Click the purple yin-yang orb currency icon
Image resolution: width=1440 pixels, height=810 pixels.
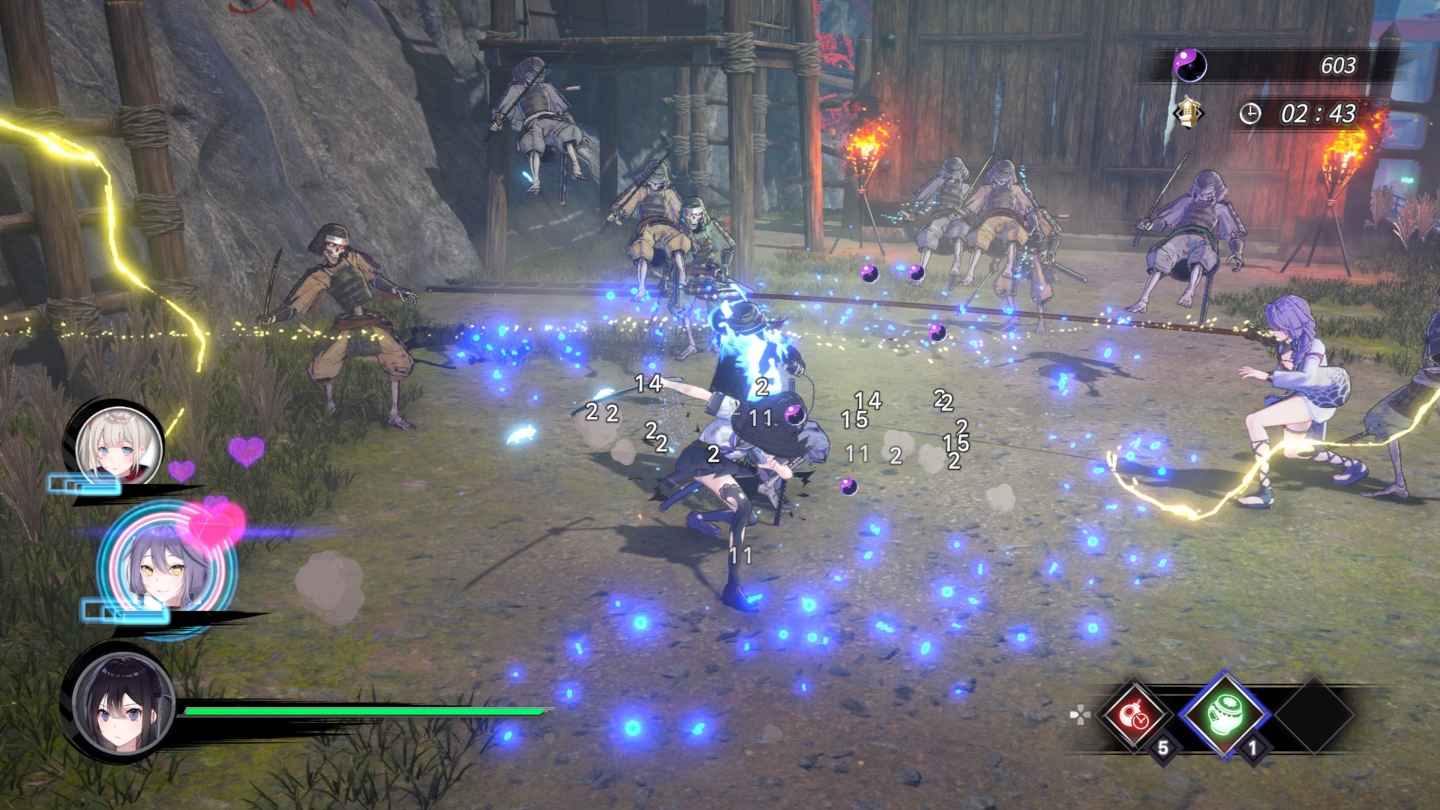[1190, 66]
